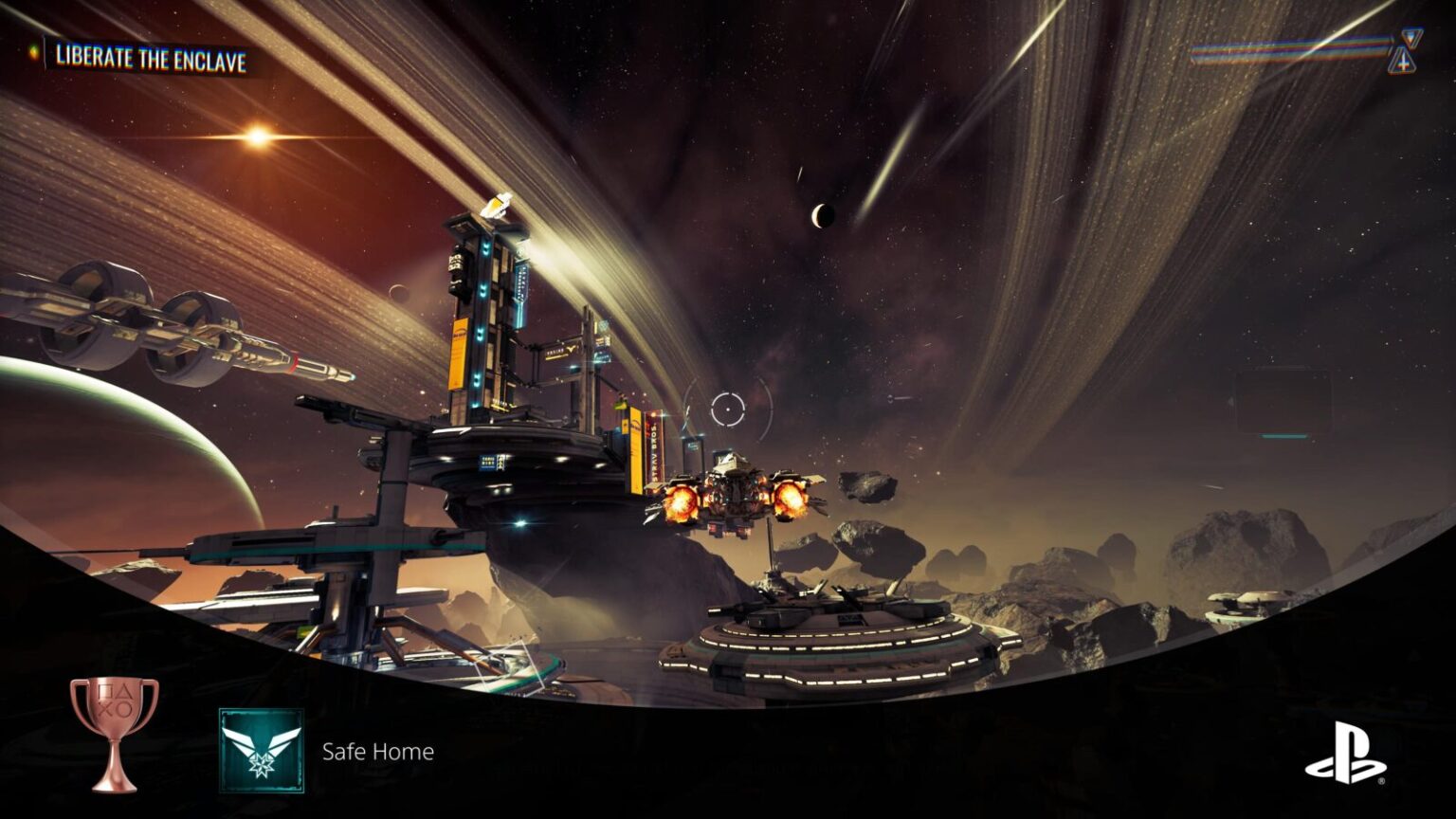Screen dimensions: 1456x819
Task: Select the ship lives icon
Action: click(x=1403, y=52)
